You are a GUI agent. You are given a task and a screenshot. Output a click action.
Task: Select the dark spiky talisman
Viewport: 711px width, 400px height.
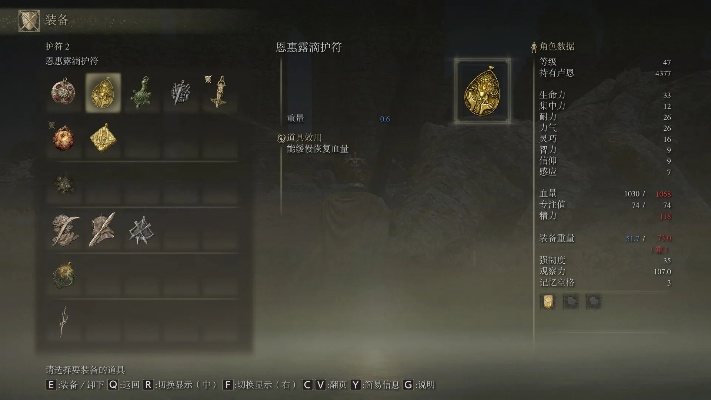(63, 184)
